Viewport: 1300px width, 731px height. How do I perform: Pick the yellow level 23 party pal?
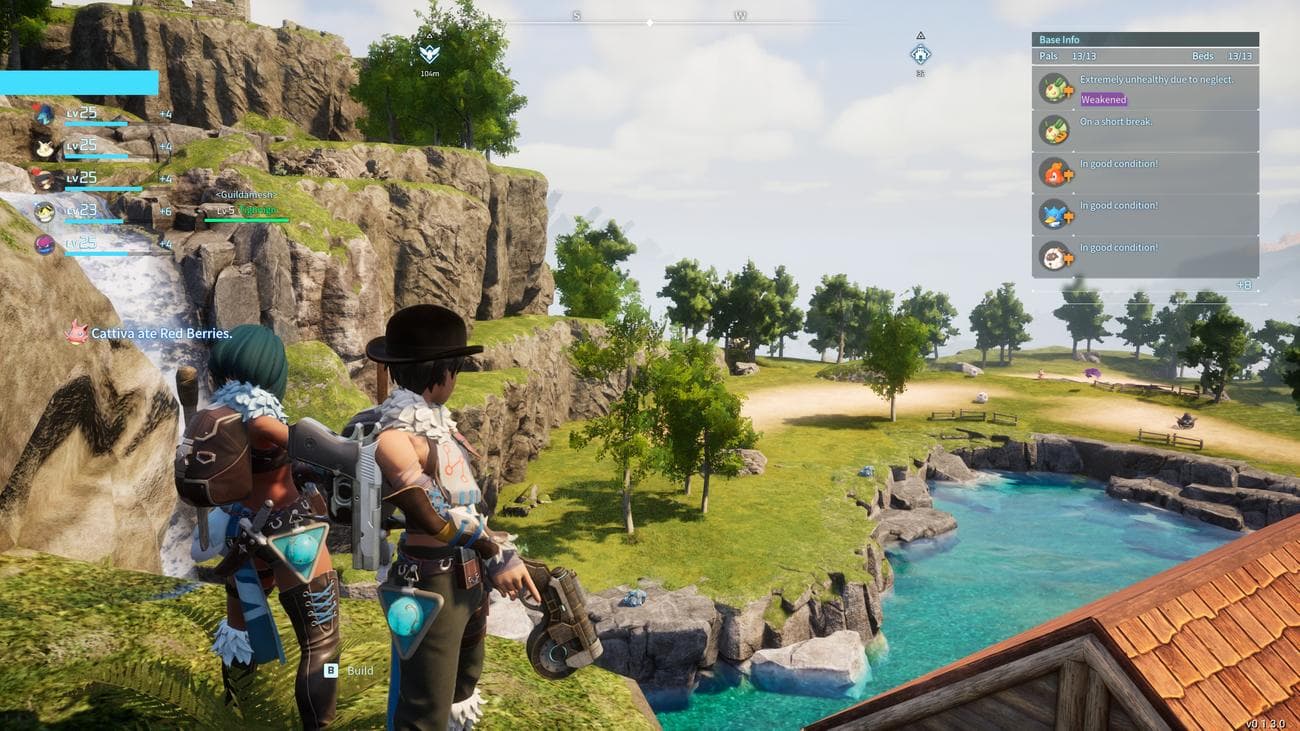44,212
